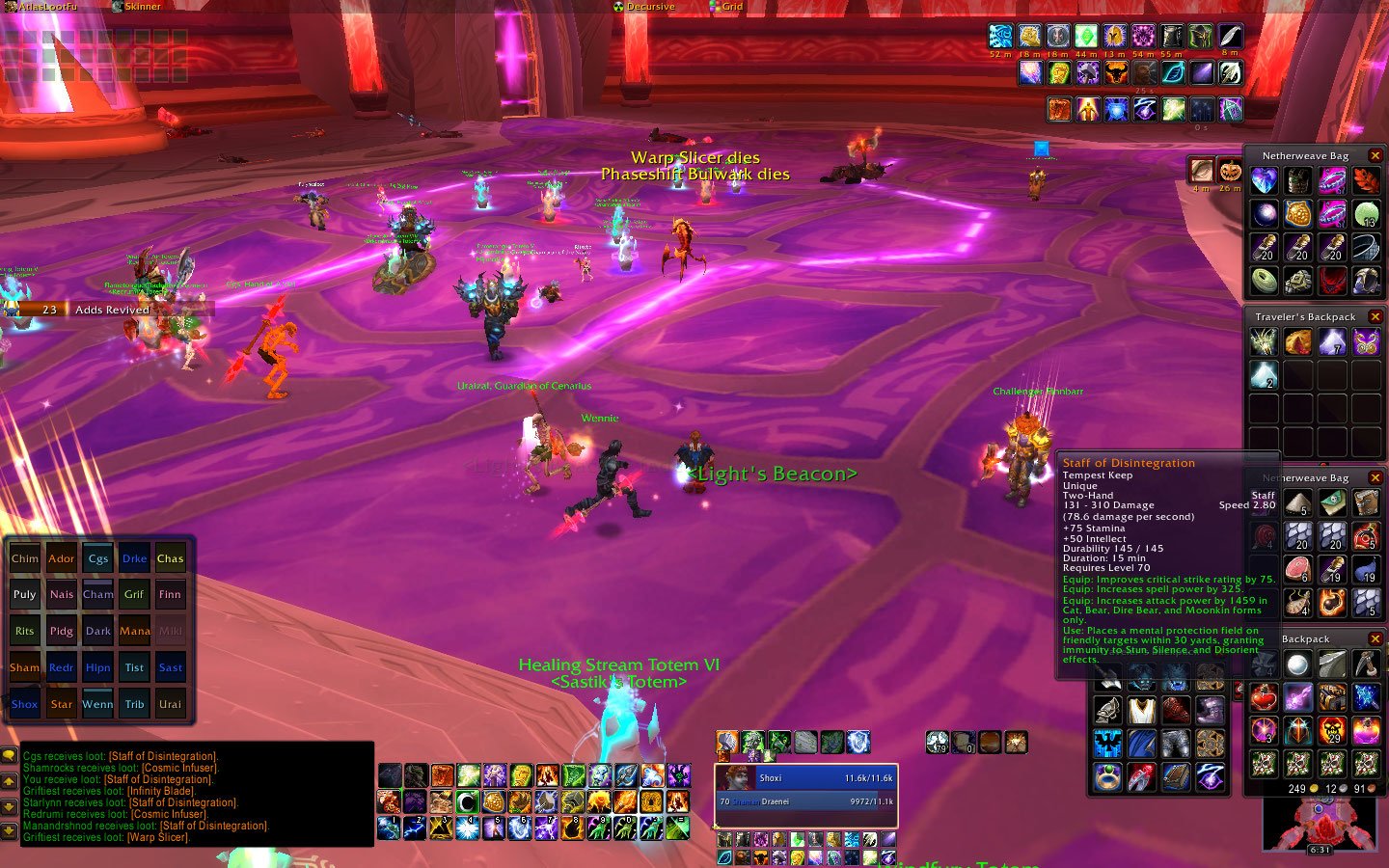Select the orange leaf item in the bag
This screenshot has height=868, width=1389.
pos(1366,180)
